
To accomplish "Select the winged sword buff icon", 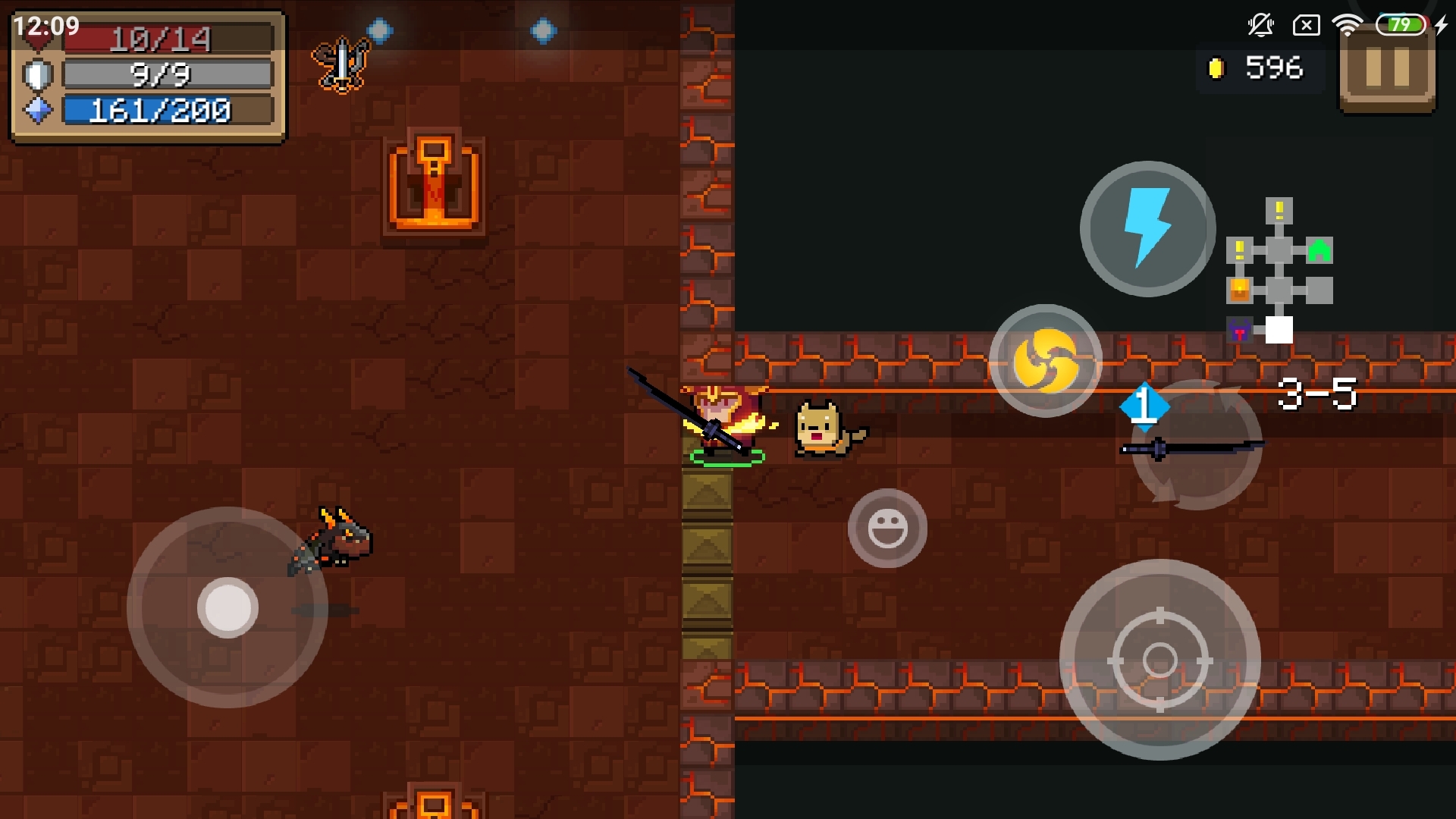I will tap(341, 64).
